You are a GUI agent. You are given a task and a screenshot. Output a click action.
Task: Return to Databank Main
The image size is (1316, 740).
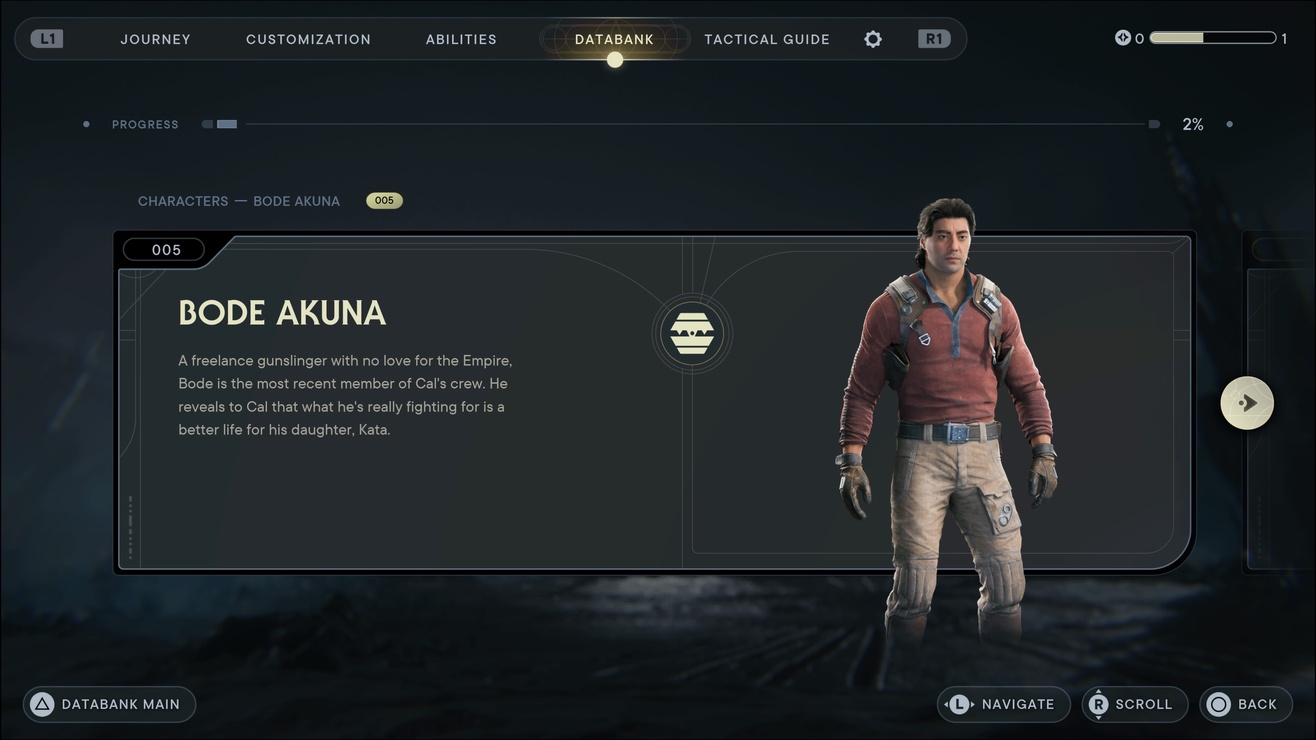[109, 704]
